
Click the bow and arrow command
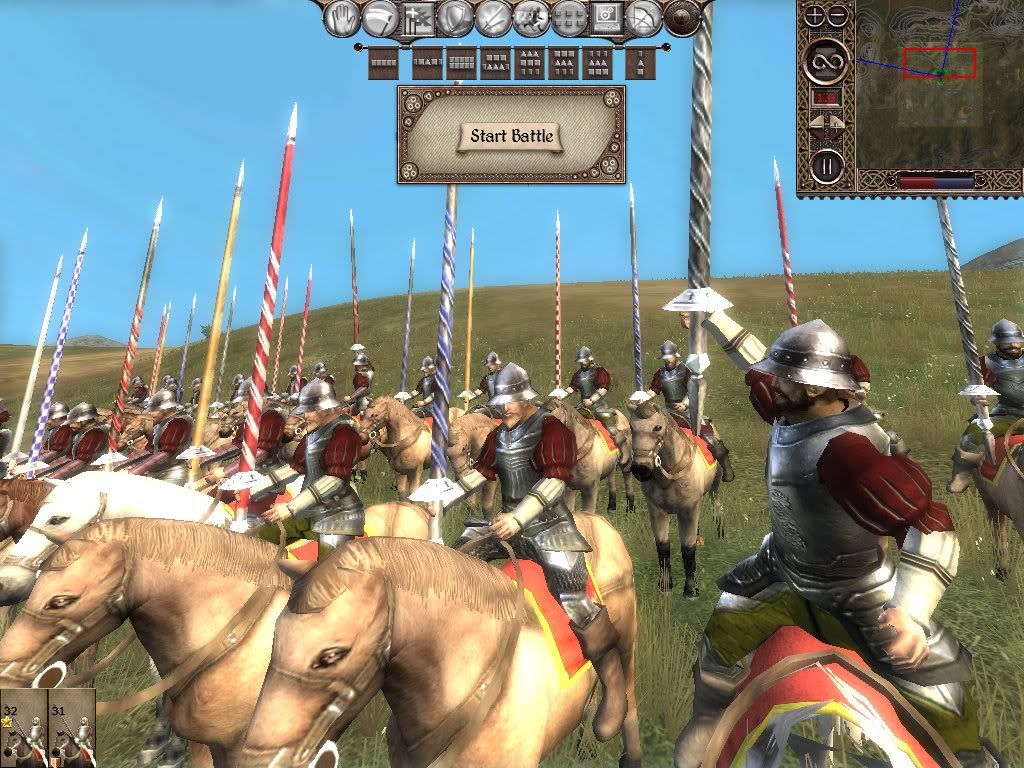pos(645,17)
